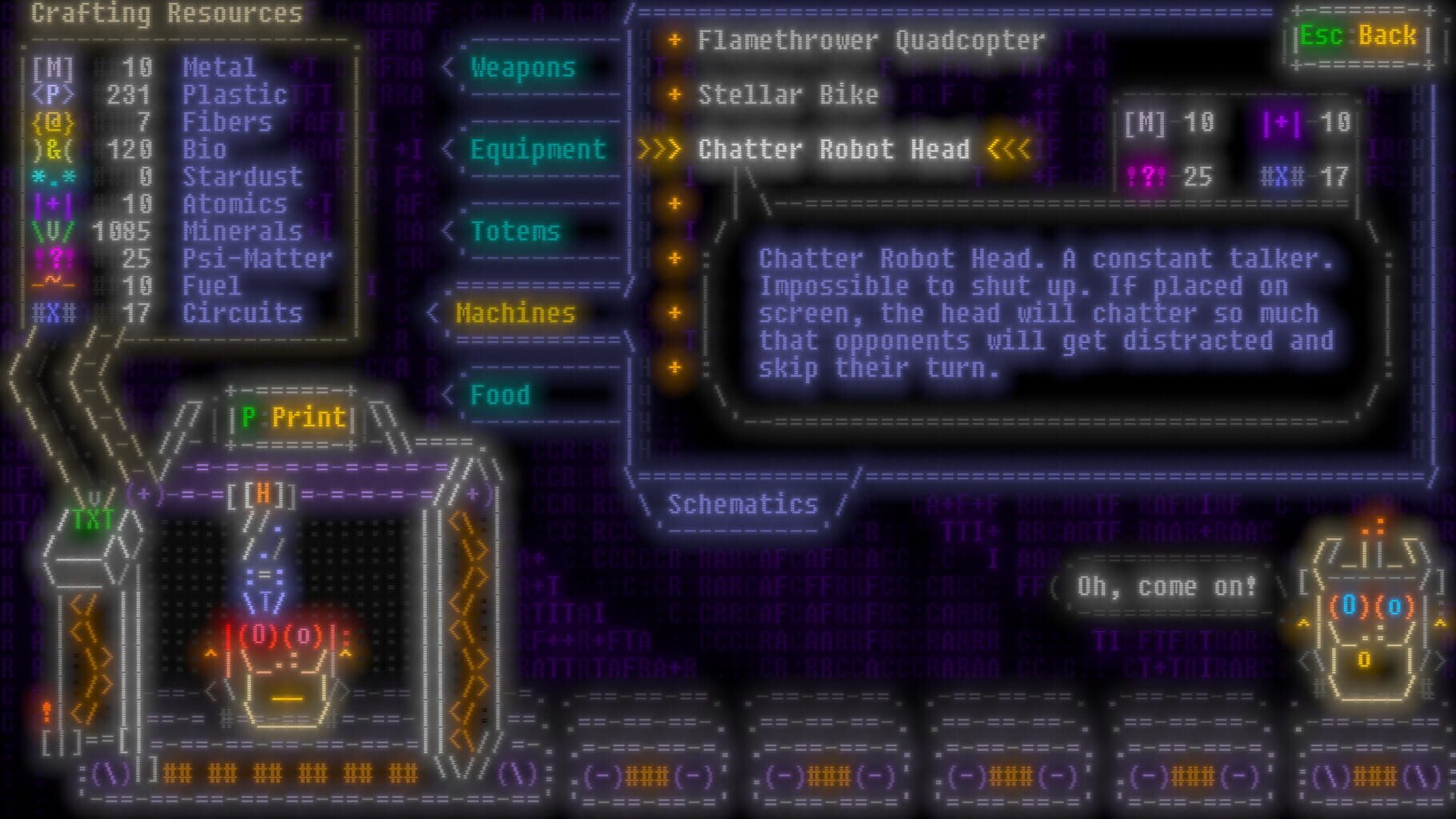This screenshot has width=1456, height=819.
Task: Click the <<< selector on Chatter Robot Head
Action: click(1006, 150)
